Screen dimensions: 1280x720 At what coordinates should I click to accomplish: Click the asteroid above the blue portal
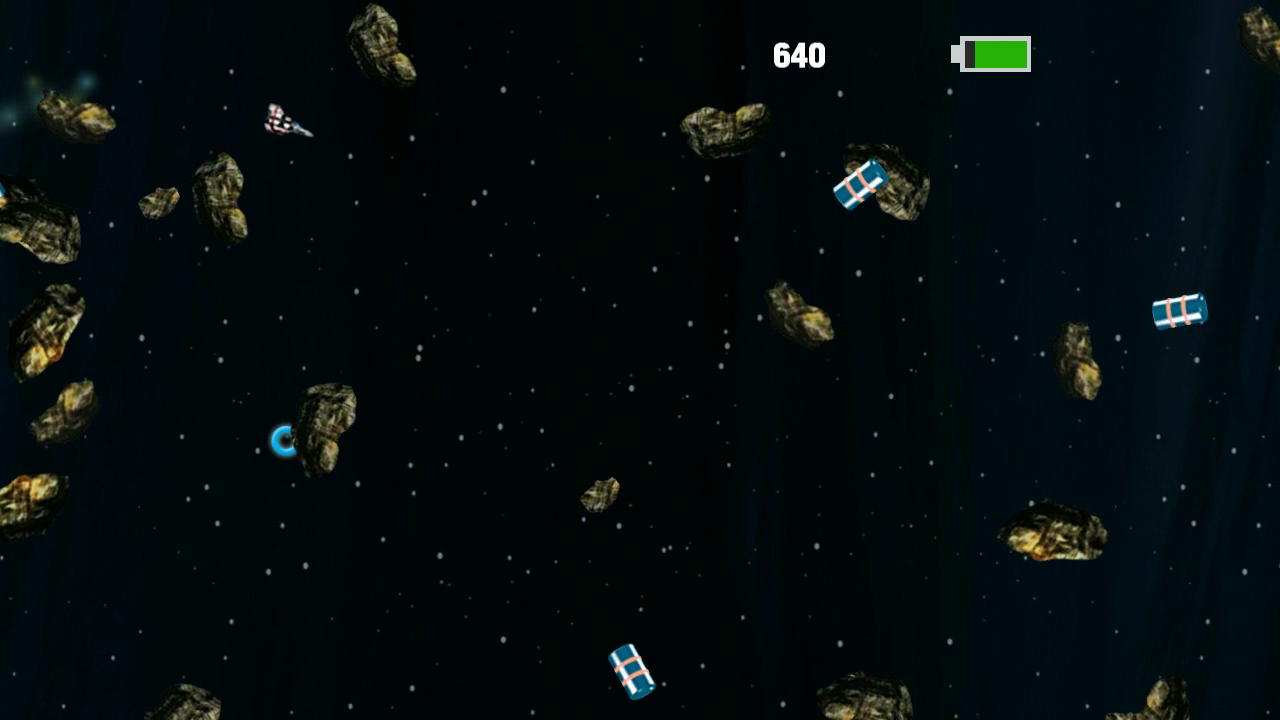pos(325,420)
